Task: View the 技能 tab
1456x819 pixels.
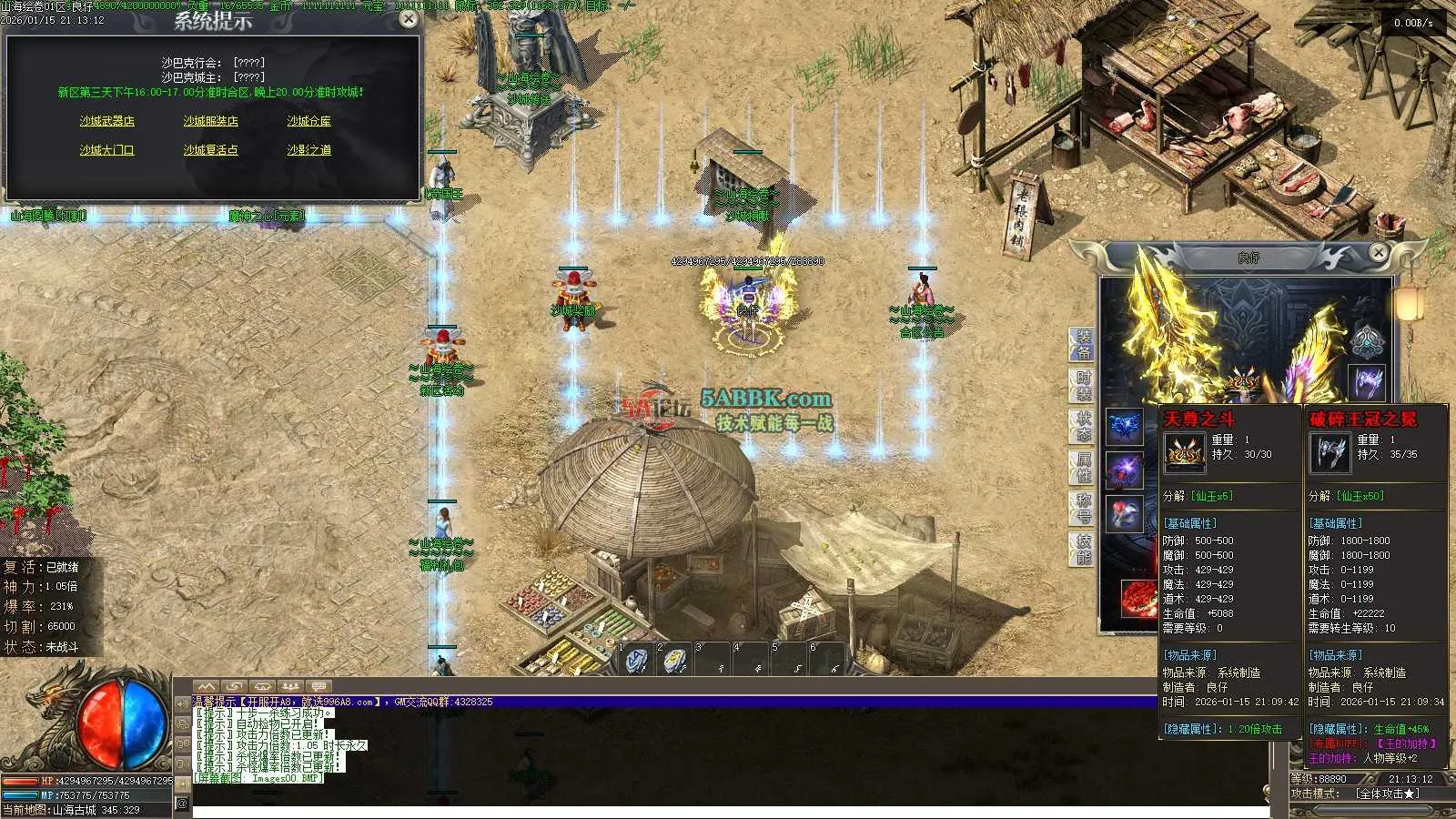Action: pos(1083,549)
